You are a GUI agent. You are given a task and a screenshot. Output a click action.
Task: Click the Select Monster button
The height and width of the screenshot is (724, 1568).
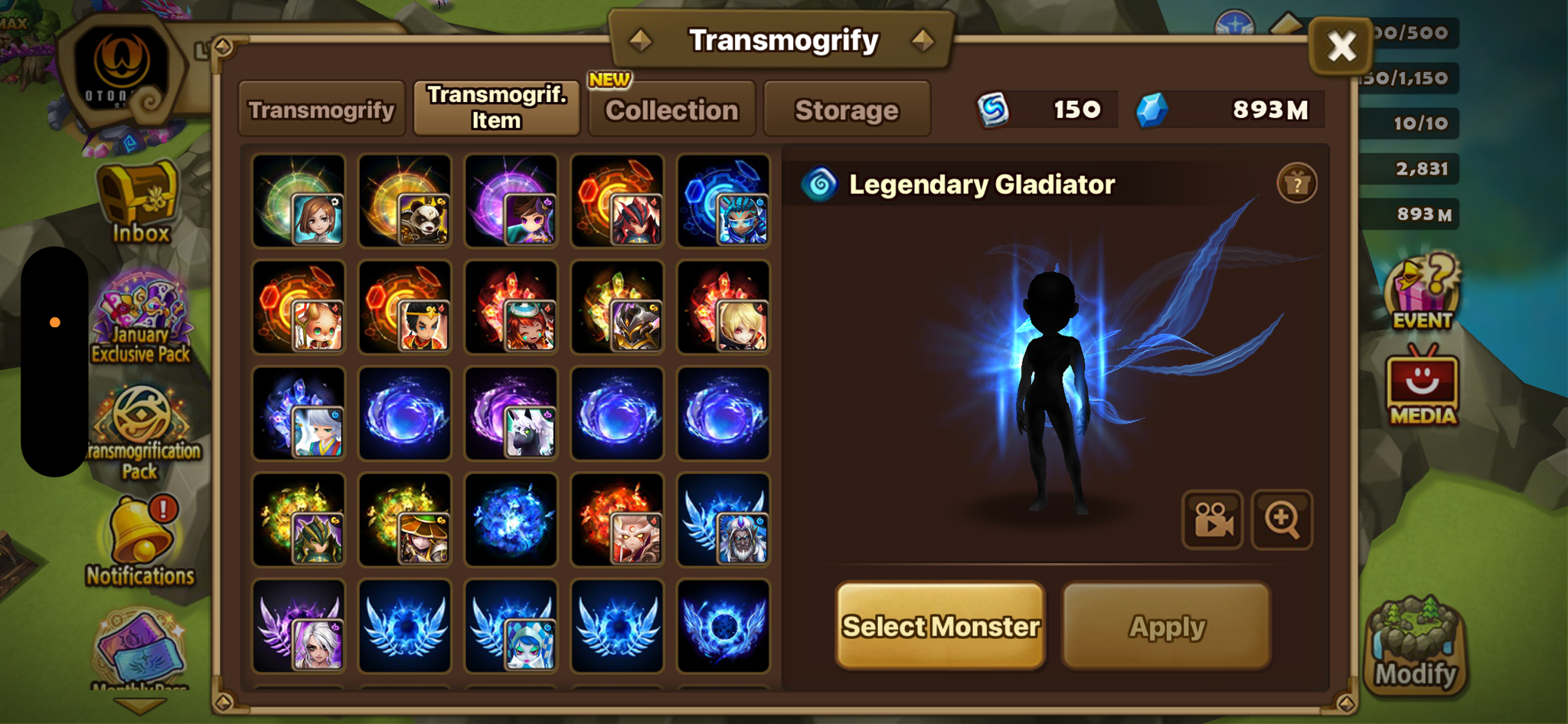point(940,626)
